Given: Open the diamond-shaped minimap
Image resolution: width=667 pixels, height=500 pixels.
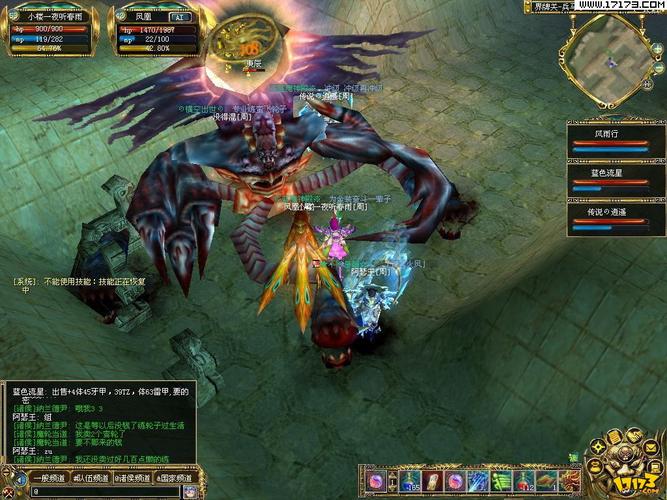Looking at the screenshot, I should point(610,59).
